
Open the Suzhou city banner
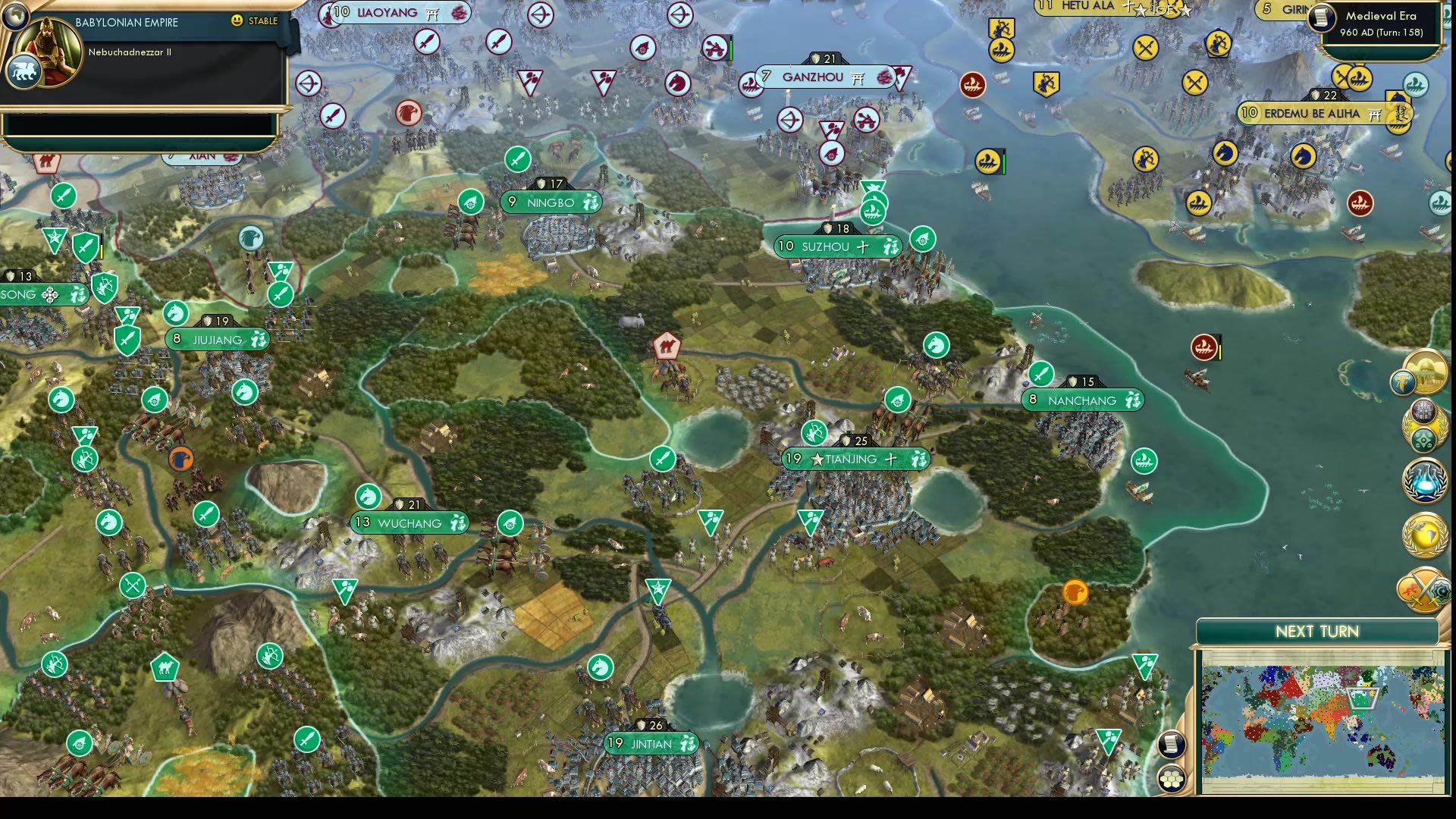click(x=836, y=246)
